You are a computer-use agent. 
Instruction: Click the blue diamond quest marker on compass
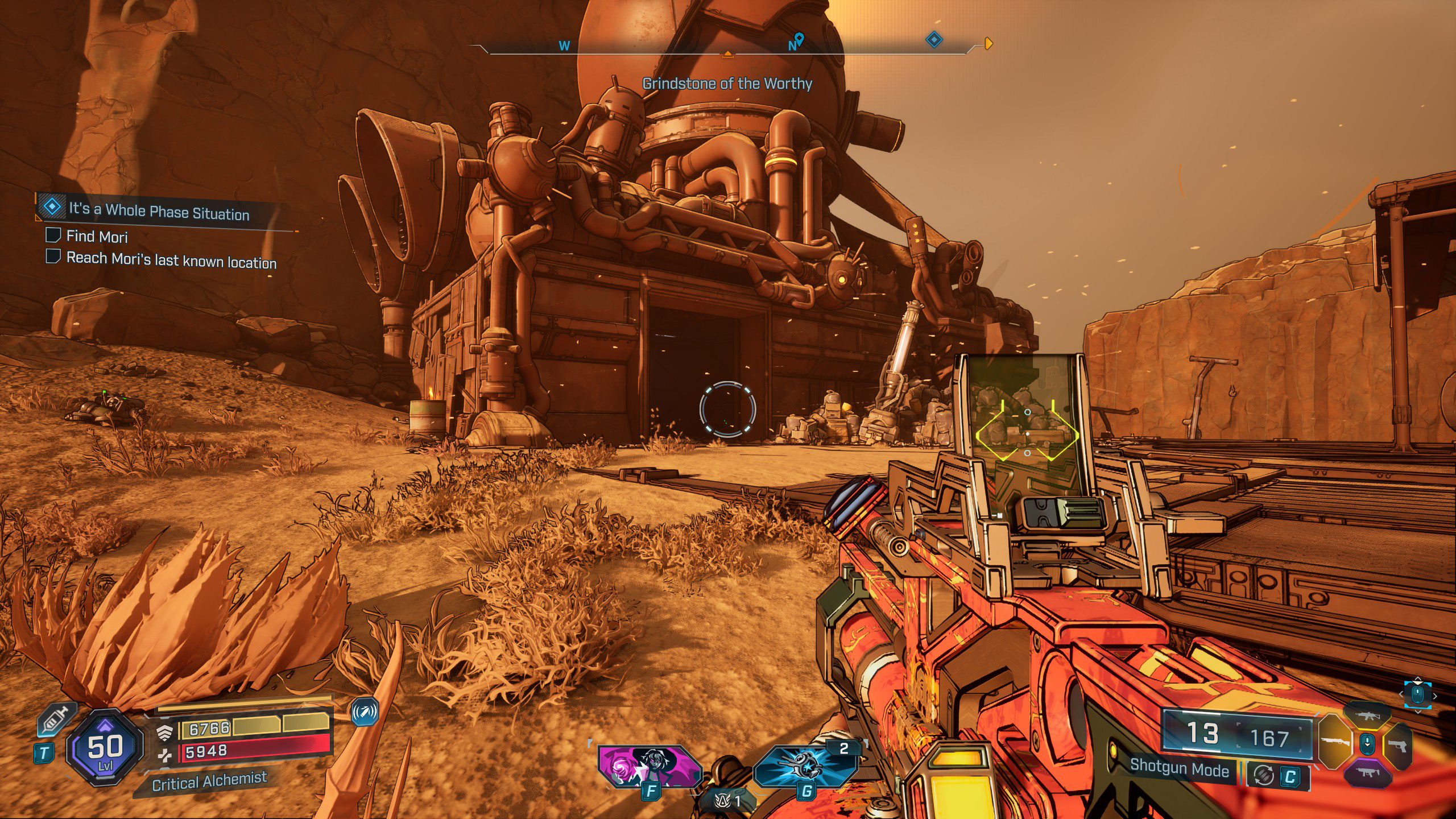[934, 40]
